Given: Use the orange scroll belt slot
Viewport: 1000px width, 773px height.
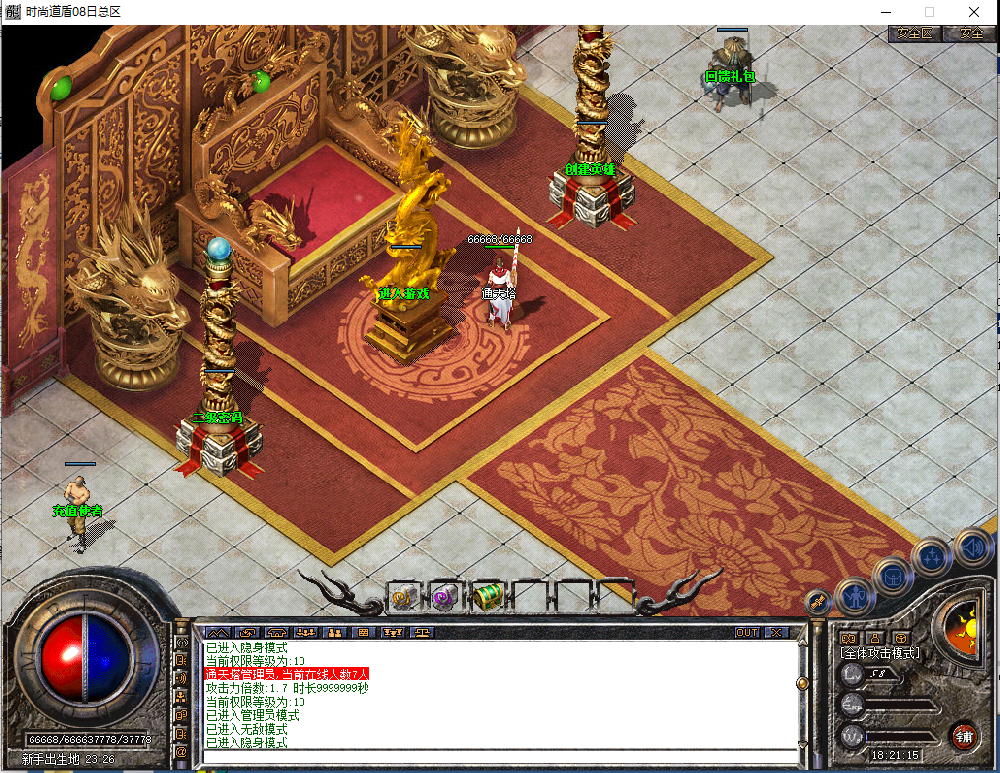Looking at the screenshot, I should tap(402, 597).
